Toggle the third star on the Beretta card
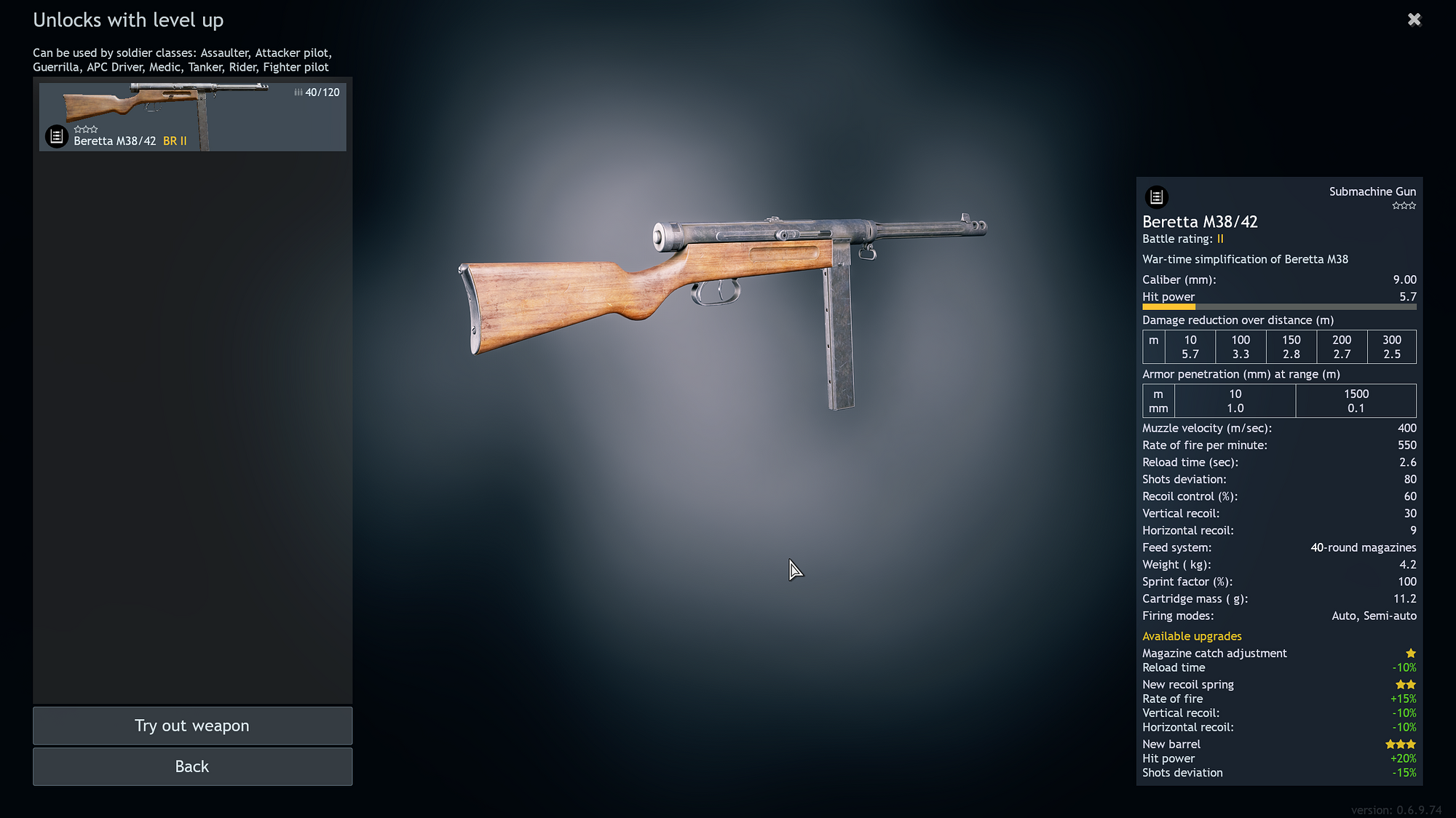 point(93,128)
